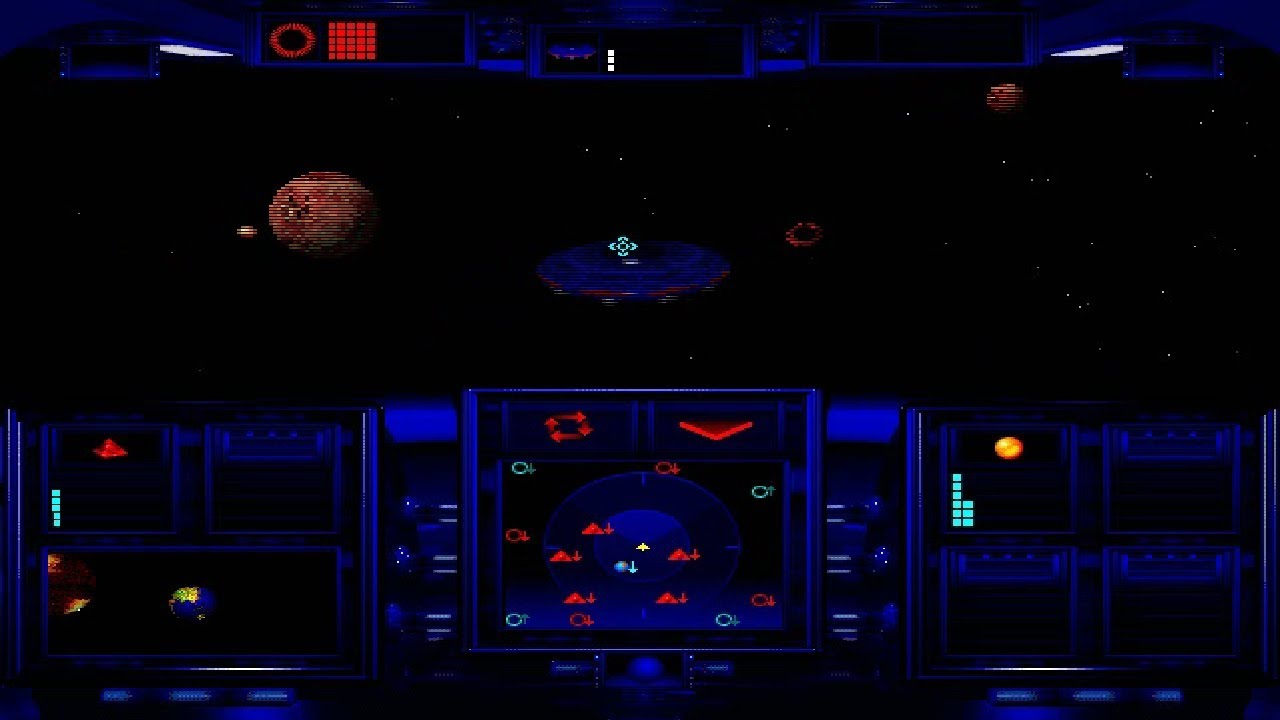Click the ship silhouette icon in top console
Image resolution: width=1280 pixels, height=720 pixels.
[571, 52]
